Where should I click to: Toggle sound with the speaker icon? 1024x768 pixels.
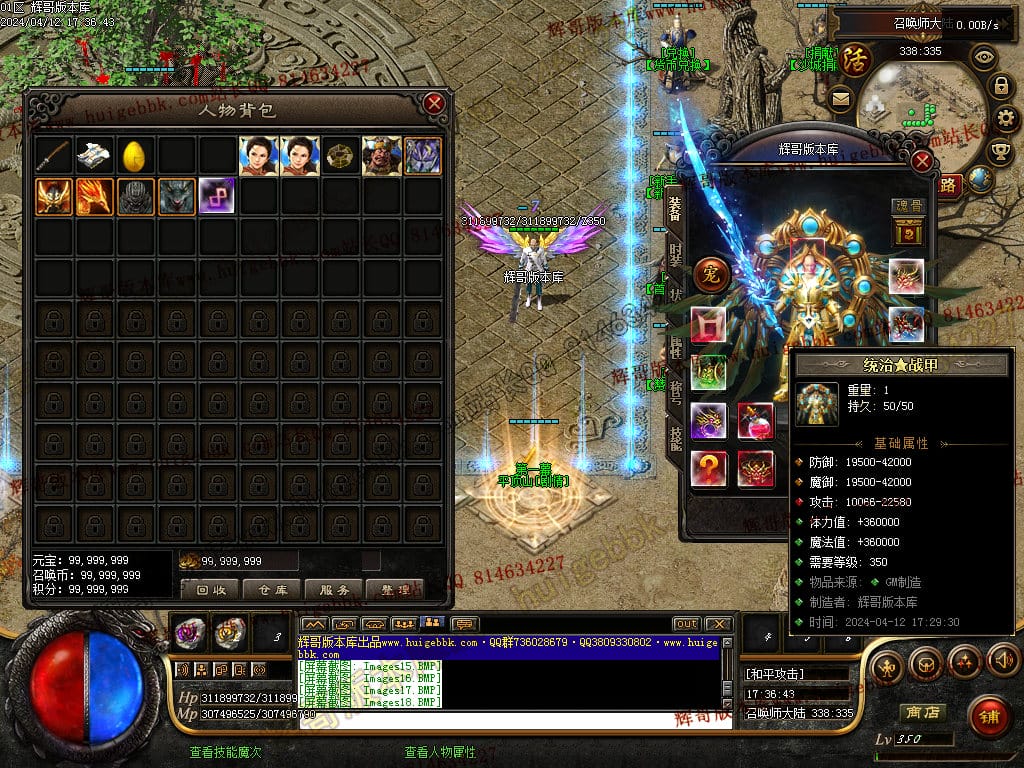(1002, 660)
